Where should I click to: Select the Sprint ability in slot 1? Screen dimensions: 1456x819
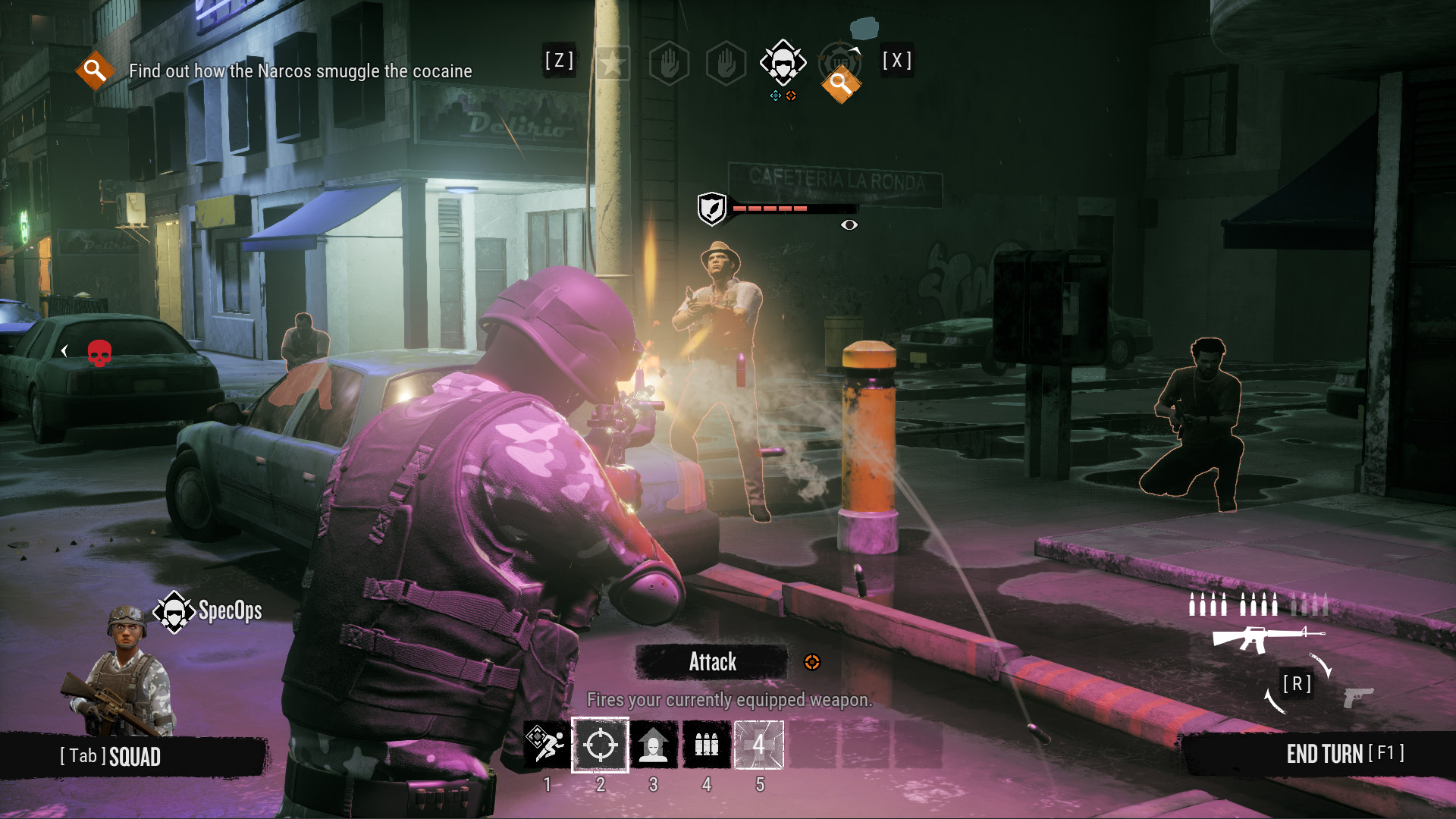coord(547,745)
